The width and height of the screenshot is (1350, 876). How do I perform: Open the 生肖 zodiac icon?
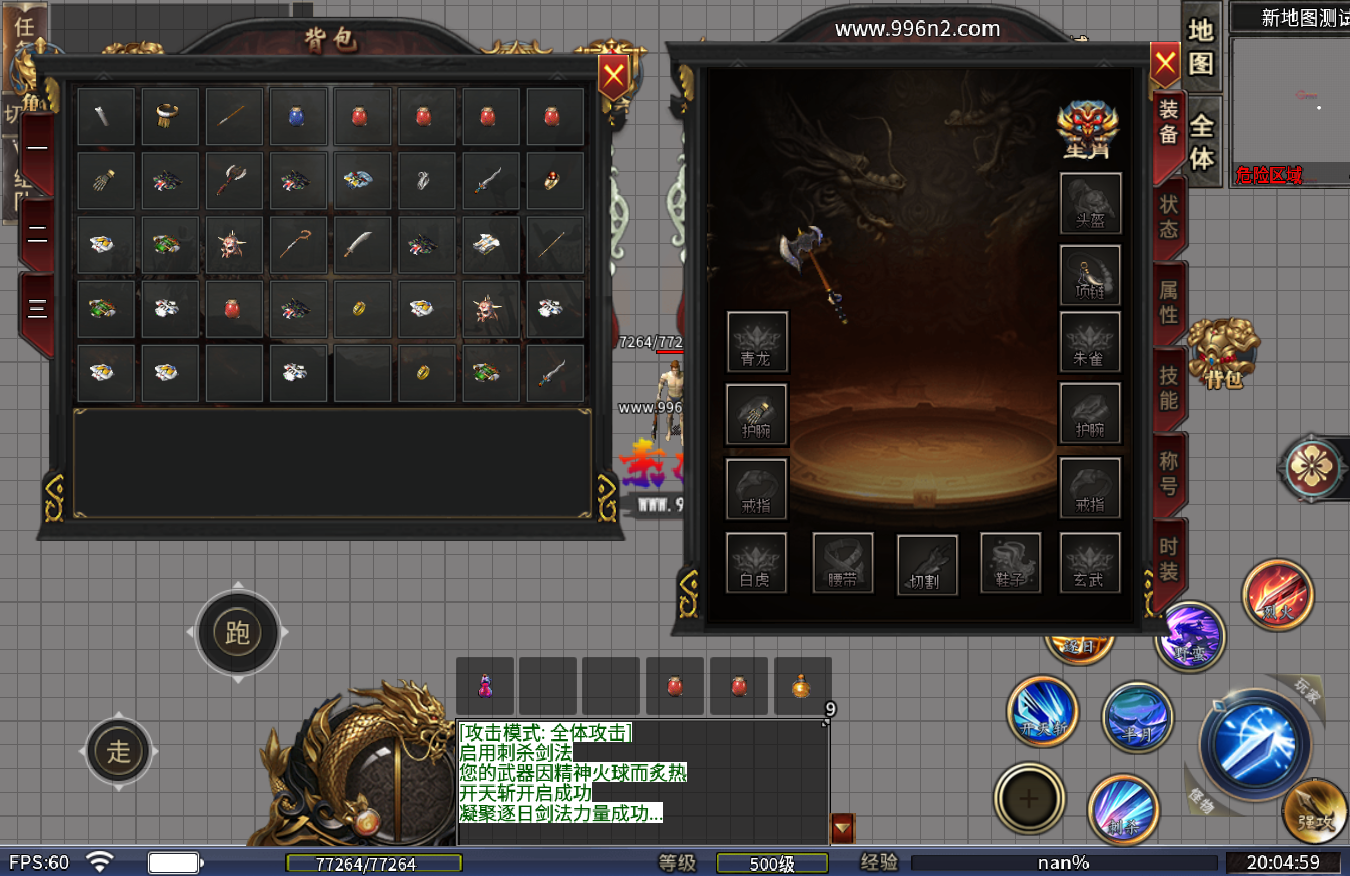1087,129
